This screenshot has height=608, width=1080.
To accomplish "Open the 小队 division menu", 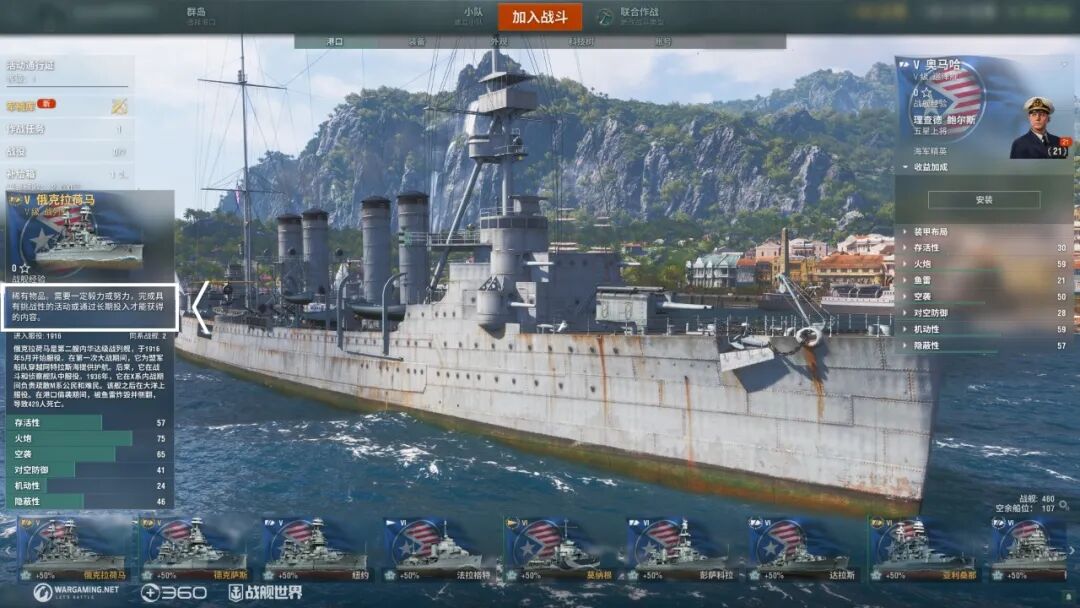I will [472, 16].
